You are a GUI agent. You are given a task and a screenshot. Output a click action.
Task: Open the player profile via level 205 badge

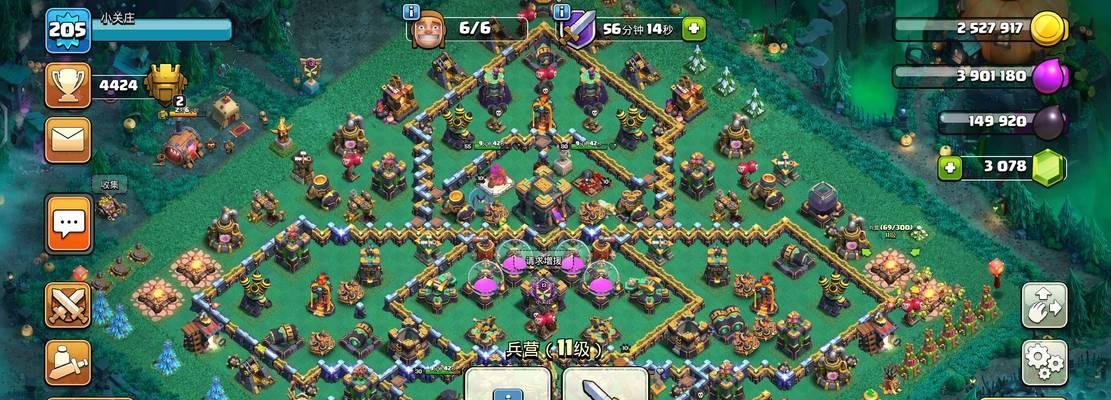tap(68, 31)
